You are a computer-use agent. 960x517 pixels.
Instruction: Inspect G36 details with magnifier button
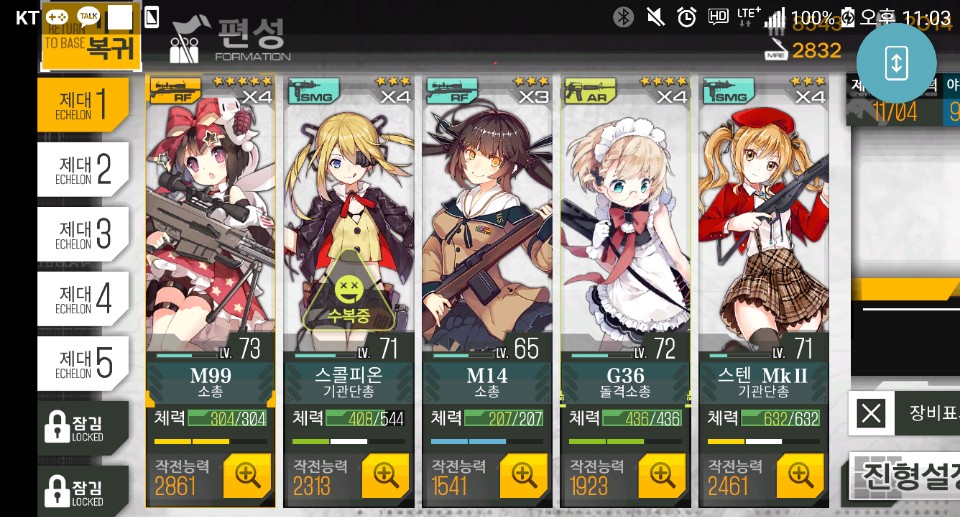660,476
